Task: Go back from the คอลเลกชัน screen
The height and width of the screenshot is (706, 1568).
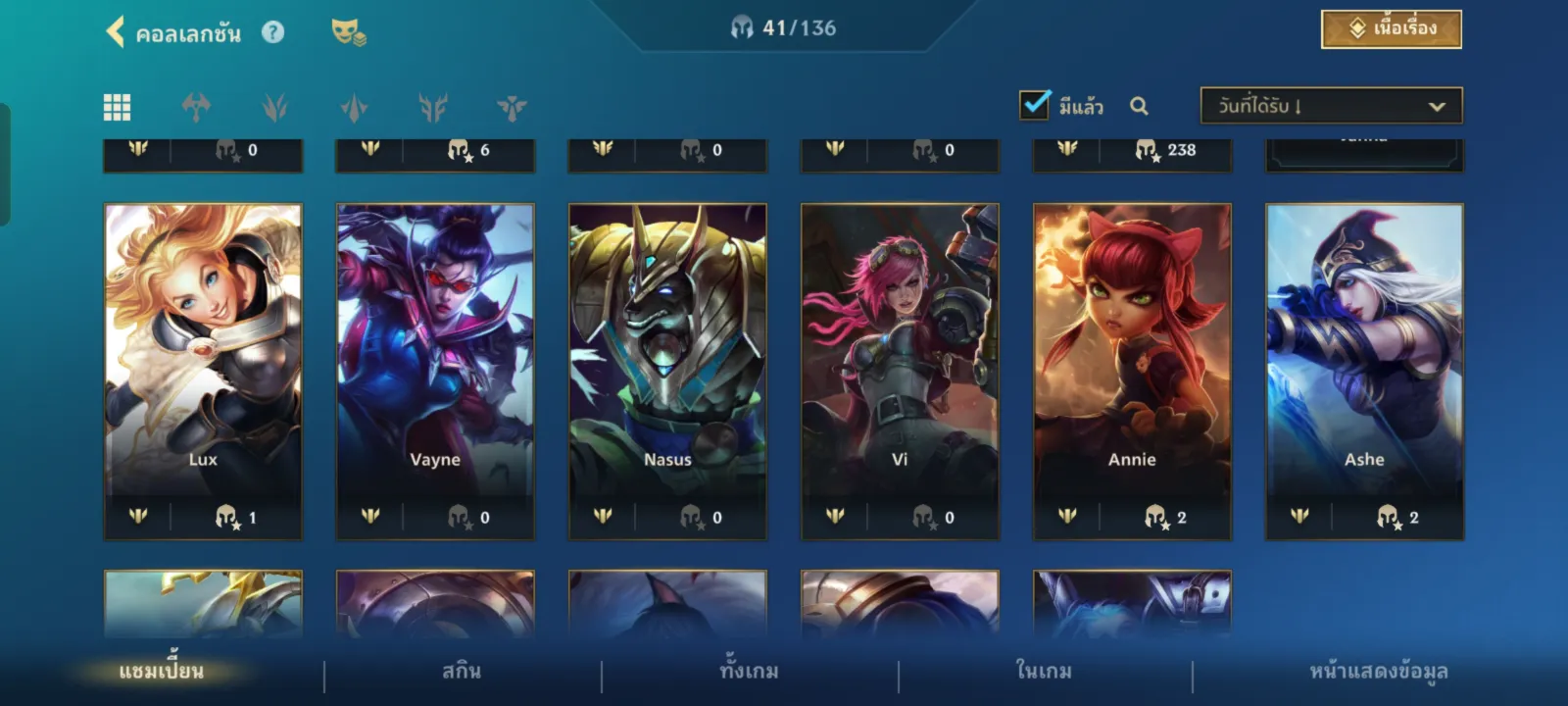Action: pos(116,32)
